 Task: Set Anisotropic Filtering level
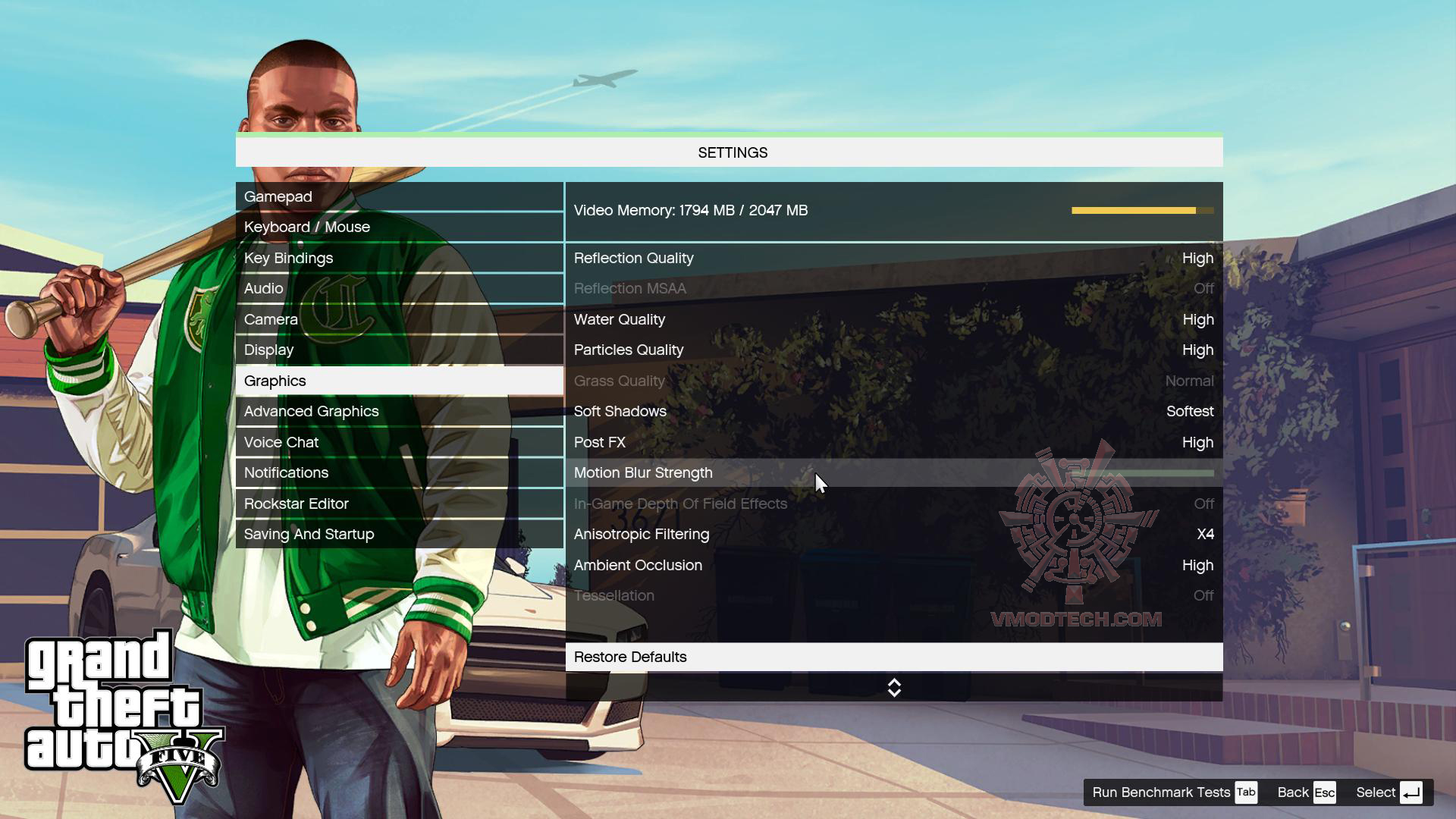tap(893, 534)
